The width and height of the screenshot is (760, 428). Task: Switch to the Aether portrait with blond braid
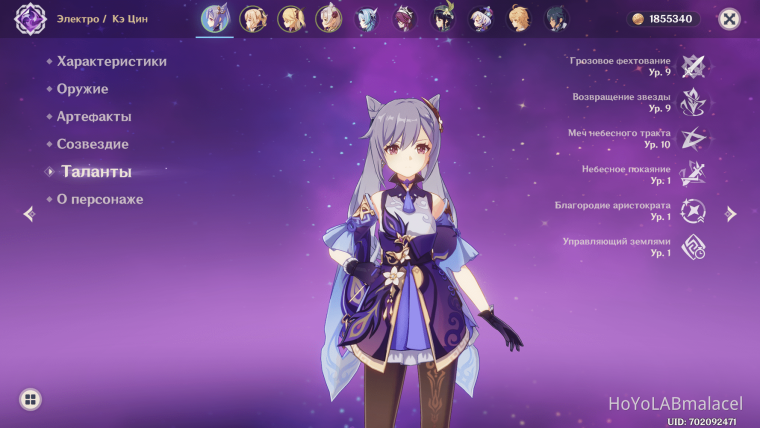click(x=519, y=18)
